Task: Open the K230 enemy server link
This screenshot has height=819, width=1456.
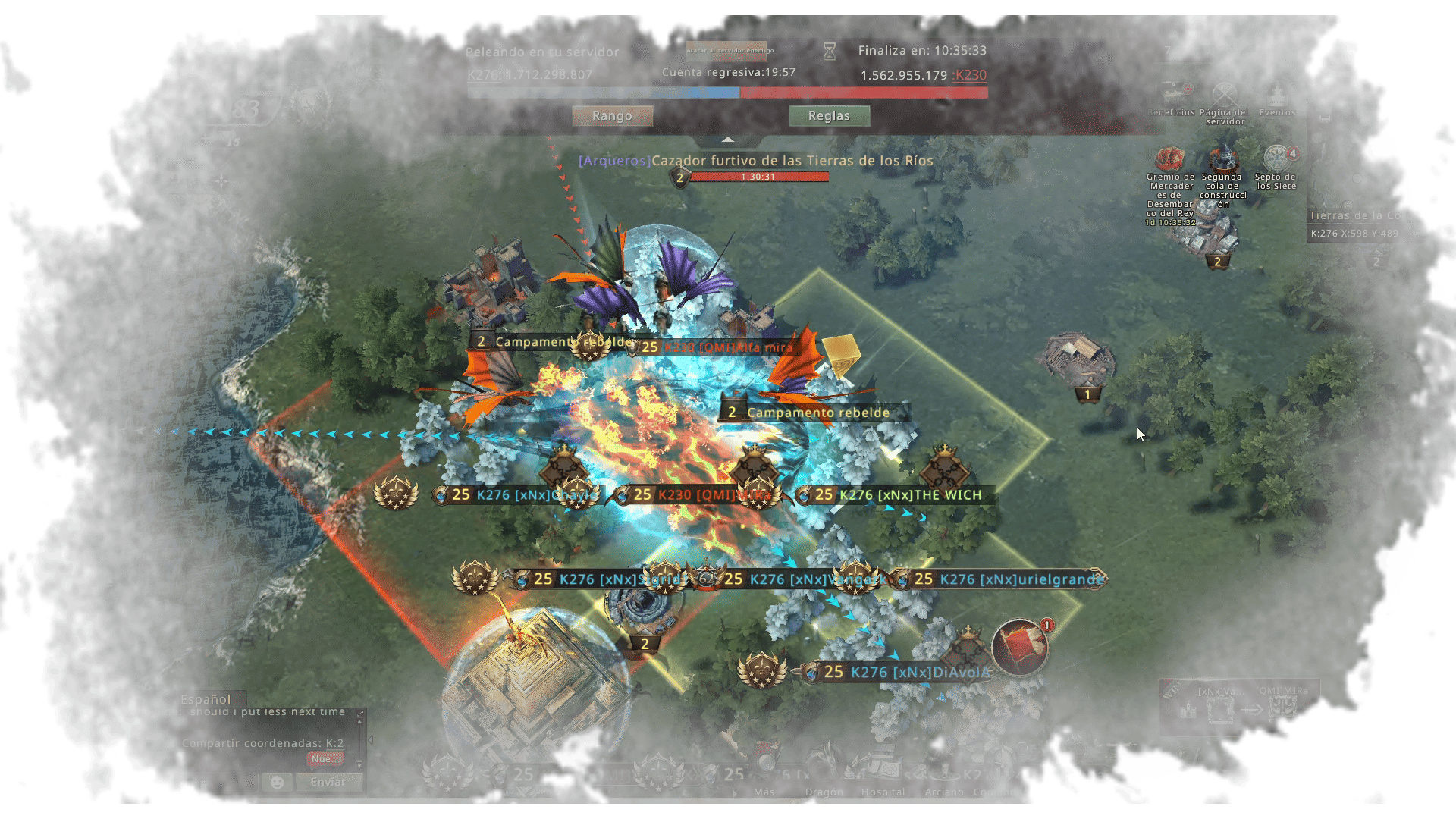Action: [x=970, y=75]
